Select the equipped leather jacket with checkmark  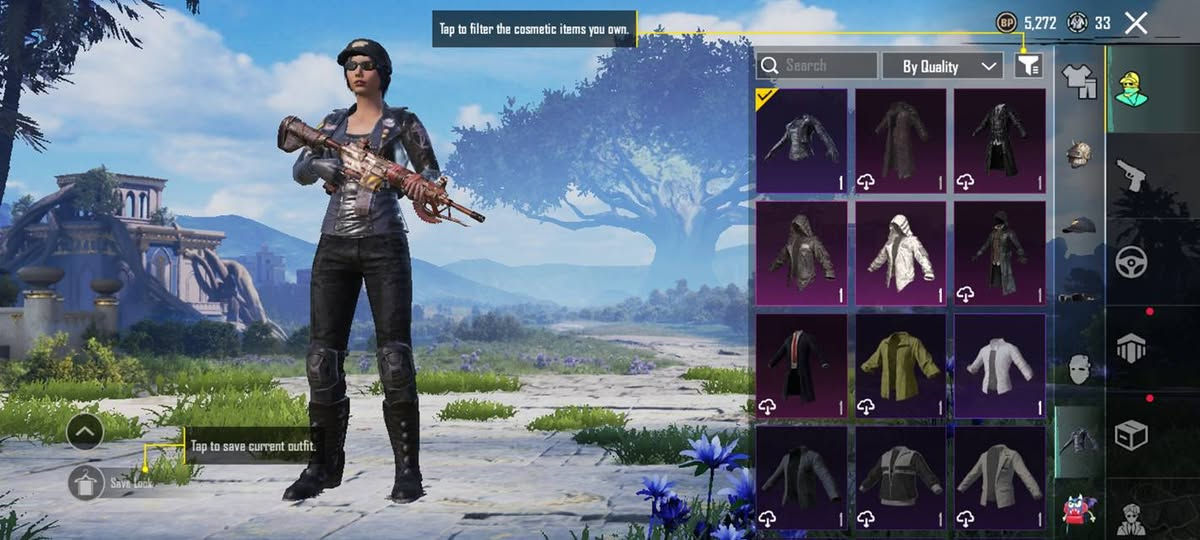(x=801, y=141)
